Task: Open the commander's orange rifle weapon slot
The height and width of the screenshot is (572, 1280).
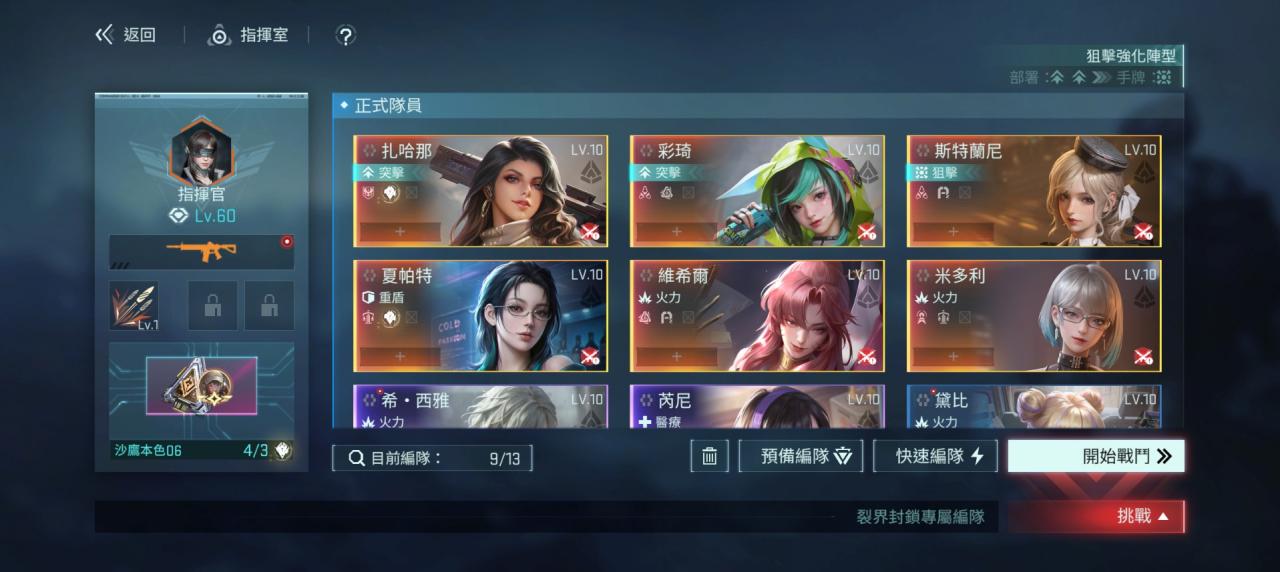Action: [201, 252]
